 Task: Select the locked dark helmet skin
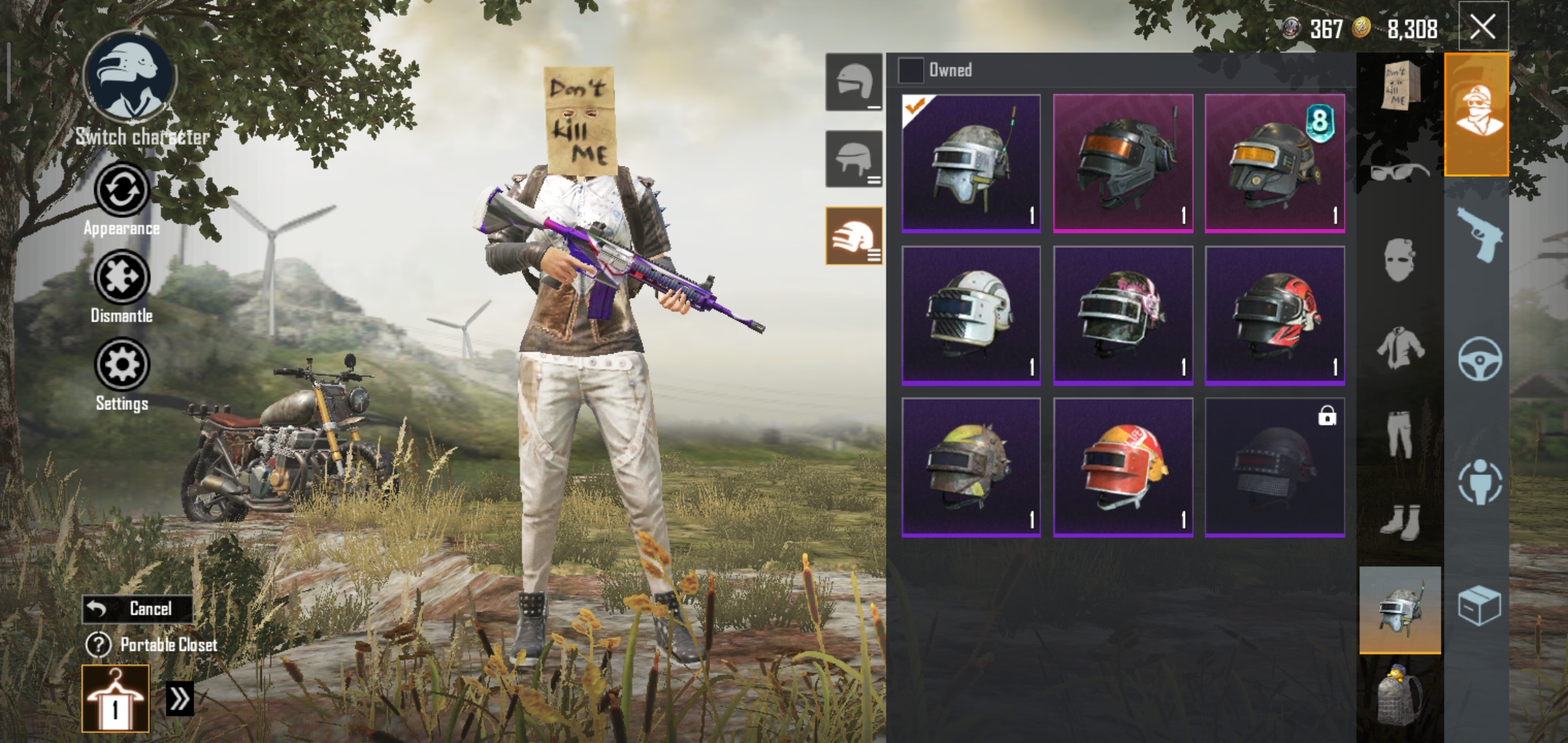click(1274, 466)
